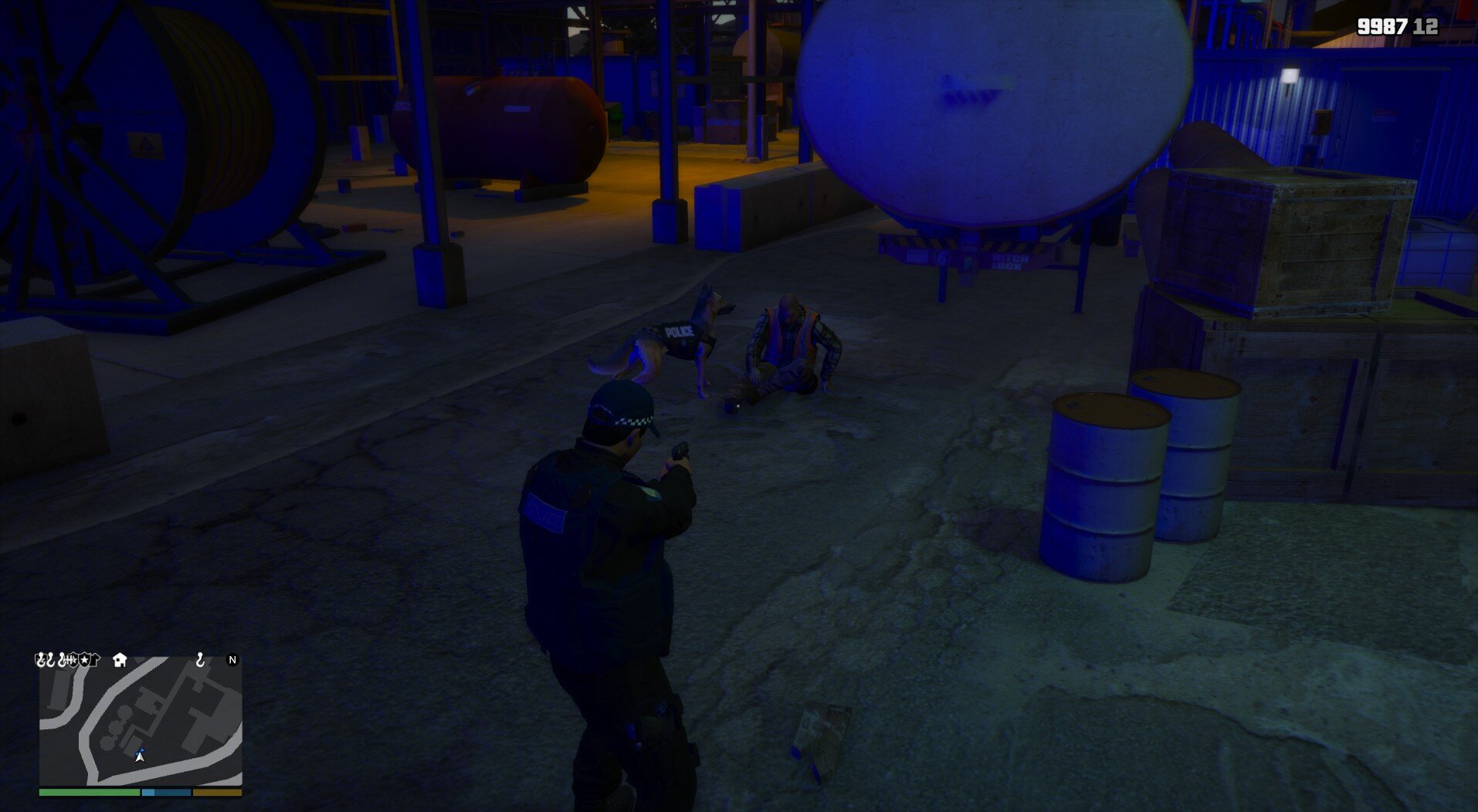Click the north compass marker
Image resolution: width=1478 pixels, height=812 pixels.
(232, 660)
